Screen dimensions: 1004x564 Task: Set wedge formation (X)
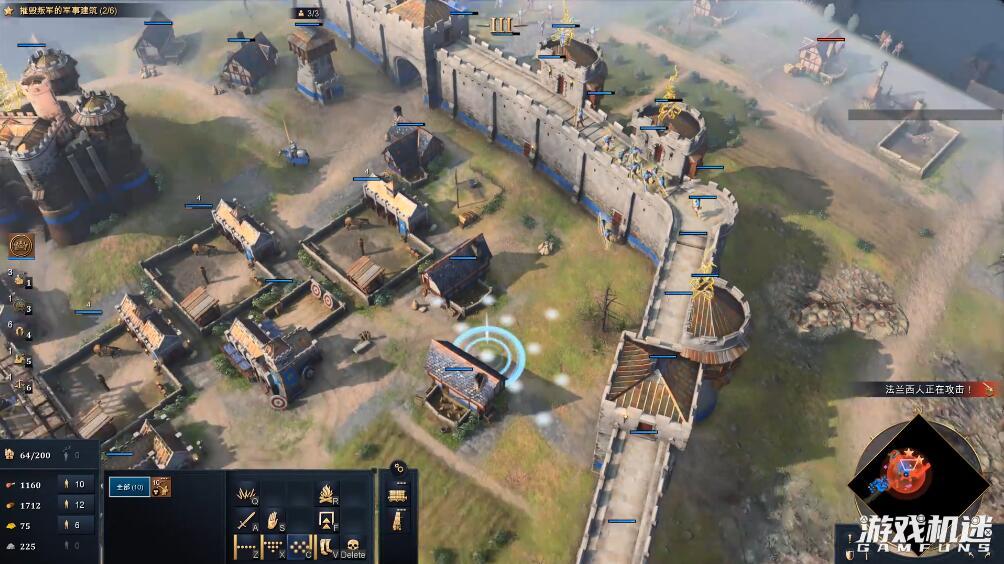(273, 547)
